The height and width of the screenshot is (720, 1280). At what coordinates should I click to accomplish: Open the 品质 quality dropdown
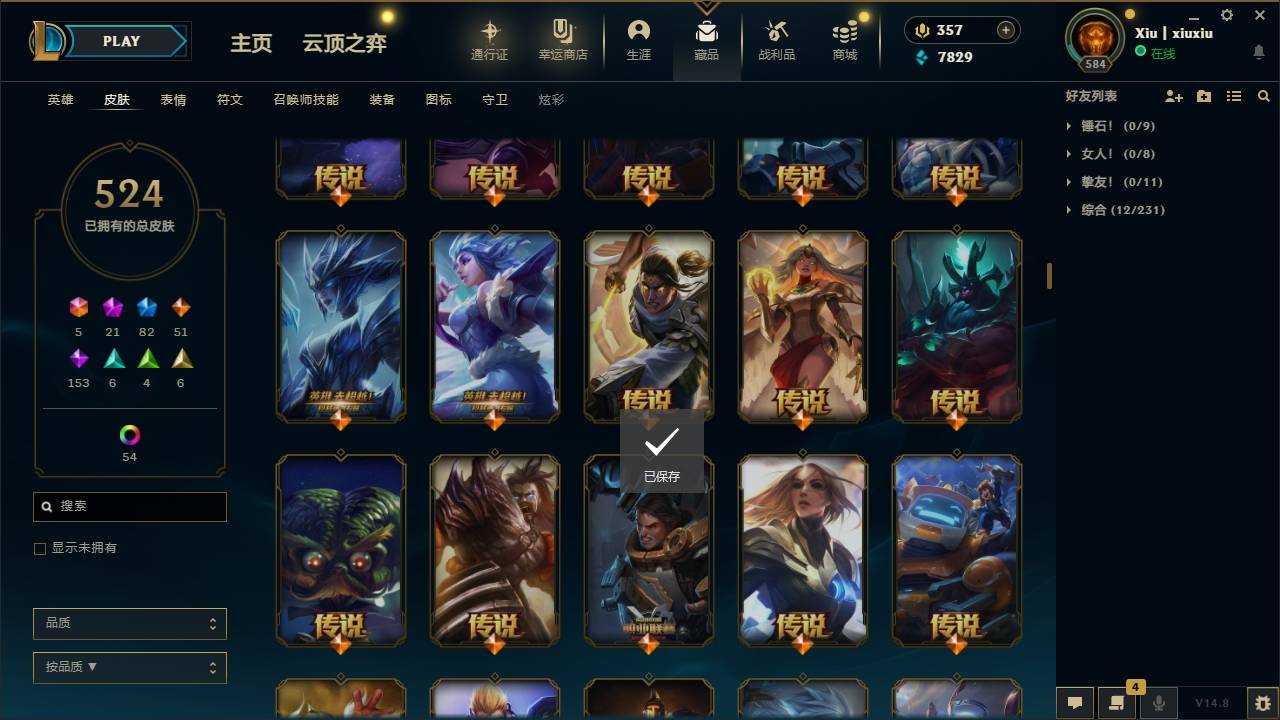pos(129,623)
